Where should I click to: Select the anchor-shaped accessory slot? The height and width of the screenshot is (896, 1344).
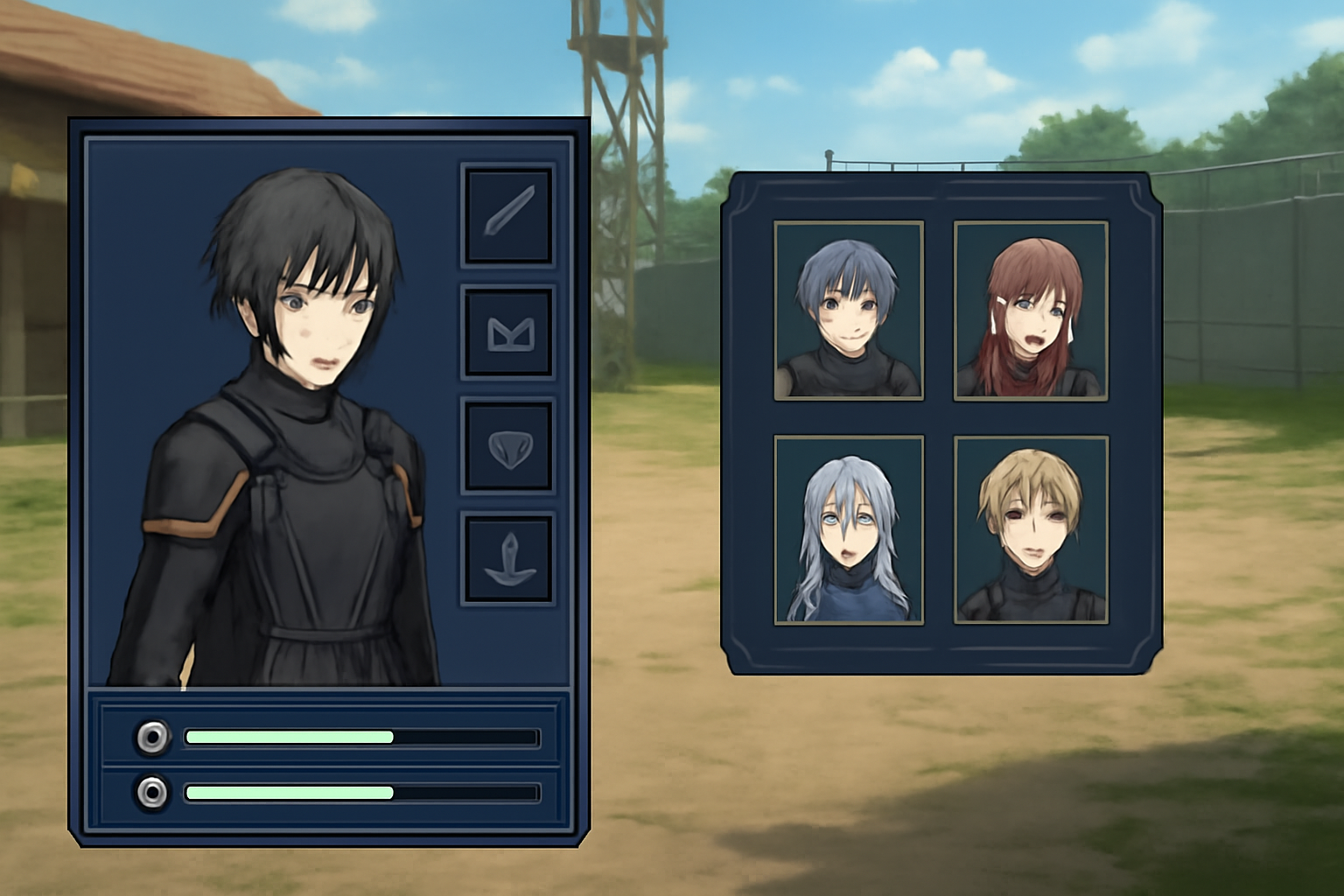(508, 559)
